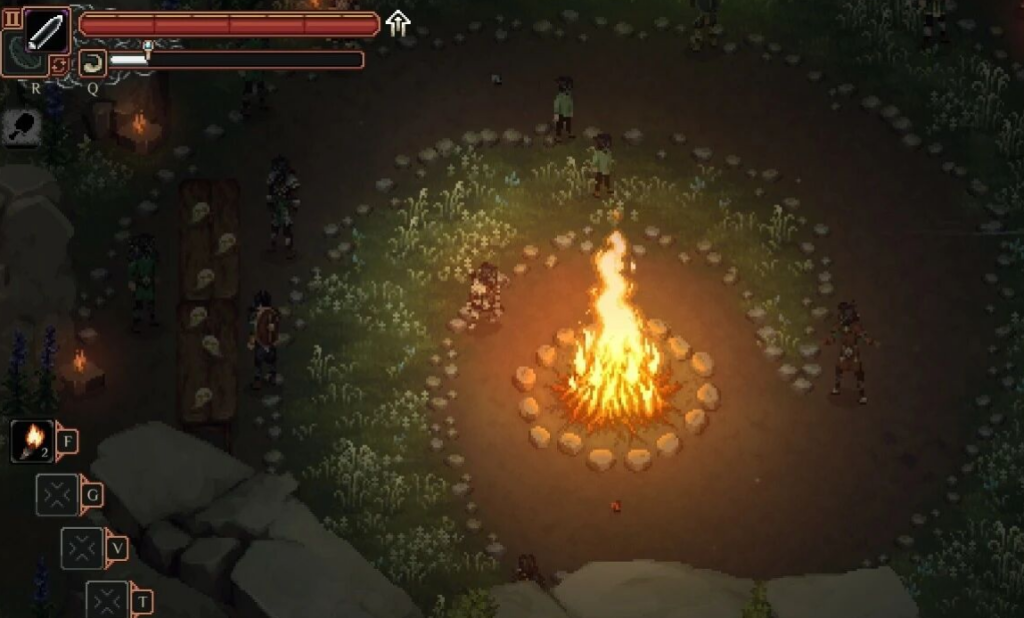The height and width of the screenshot is (618, 1024).
Task: Click the Roman numeral II weapon-set indicator
Action: click(x=12, y=19)
